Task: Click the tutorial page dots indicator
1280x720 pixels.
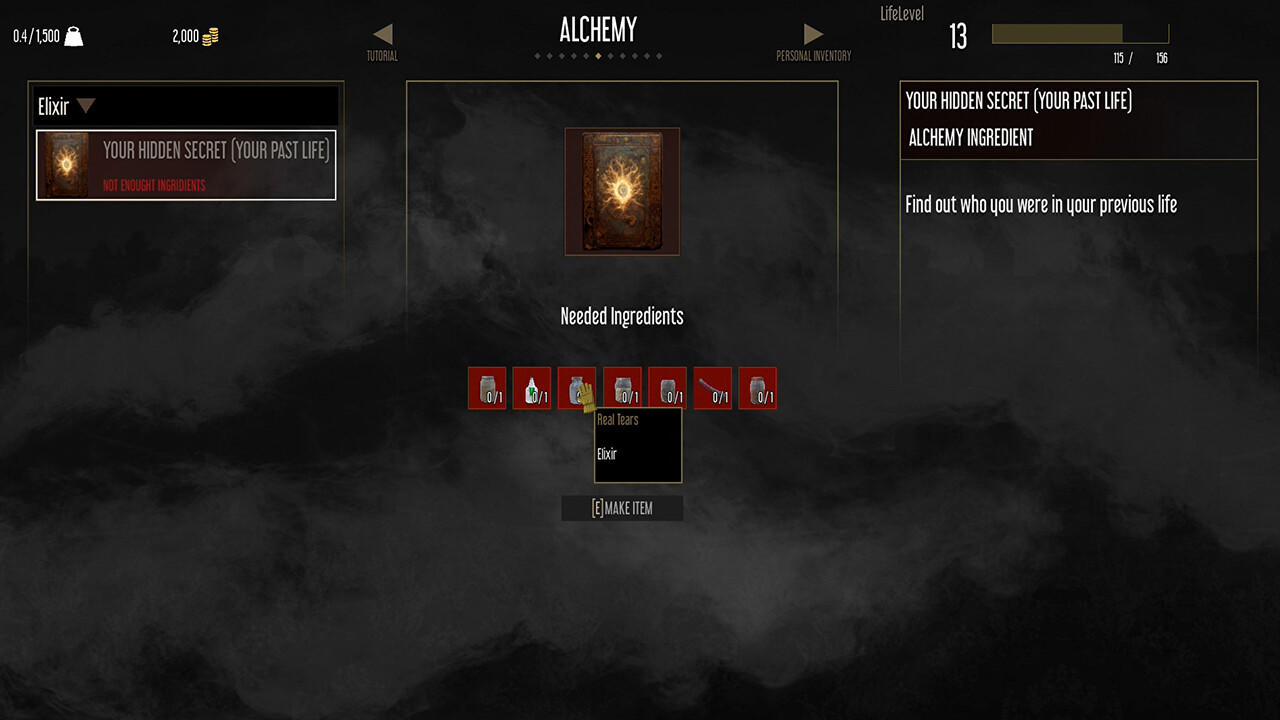Action: tap(599, 56)
